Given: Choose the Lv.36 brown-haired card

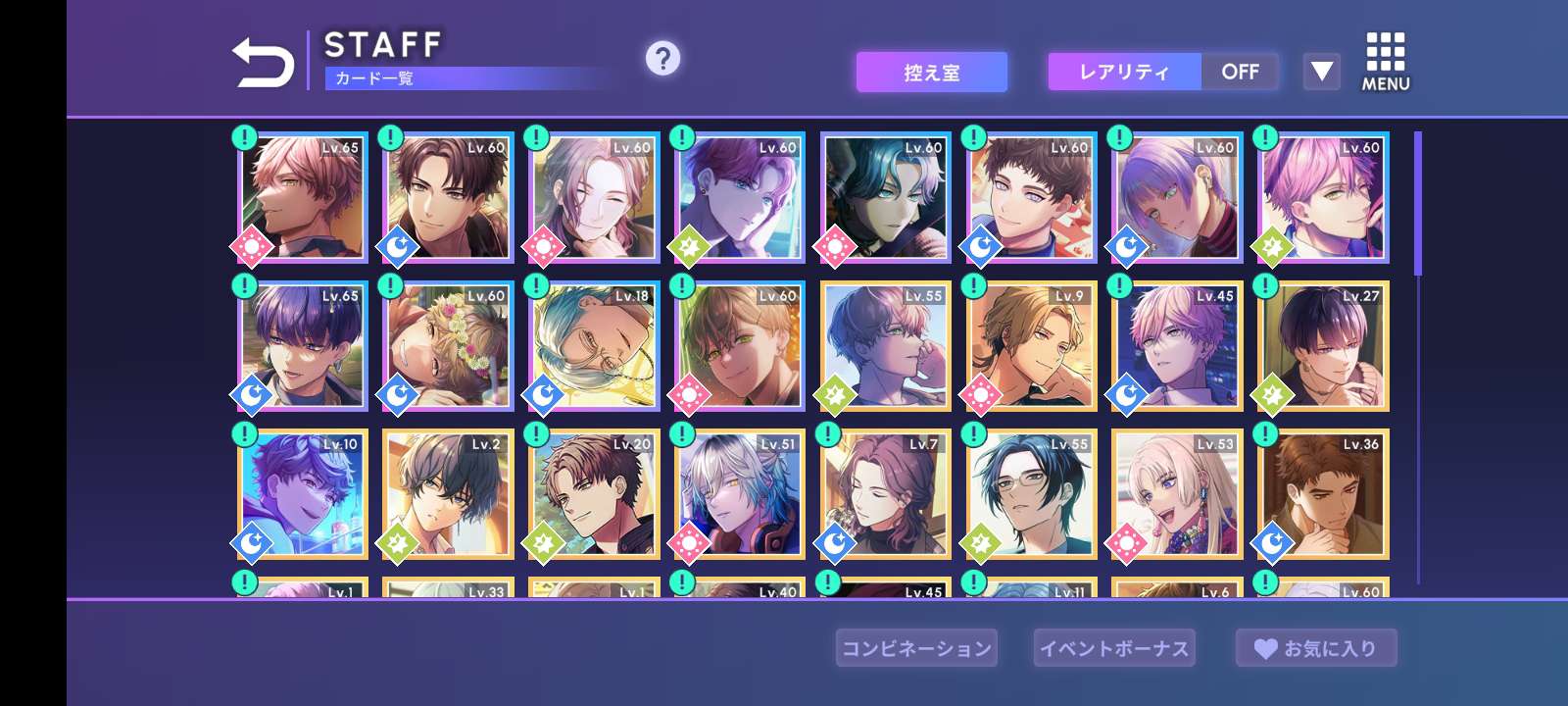Looking at the screenshot, I should pos(1323,493).
